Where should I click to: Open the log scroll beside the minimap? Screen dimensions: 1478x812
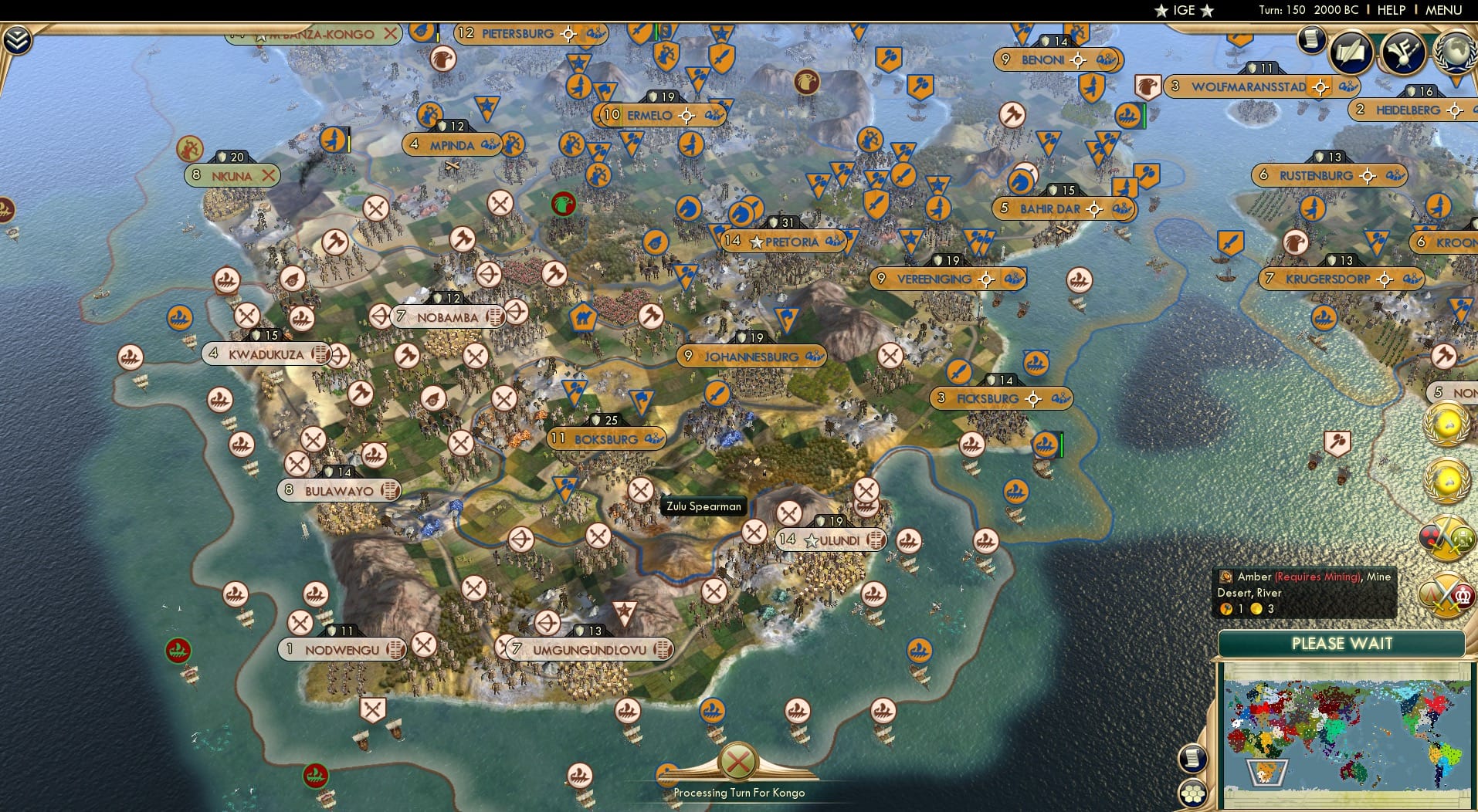1193,760
